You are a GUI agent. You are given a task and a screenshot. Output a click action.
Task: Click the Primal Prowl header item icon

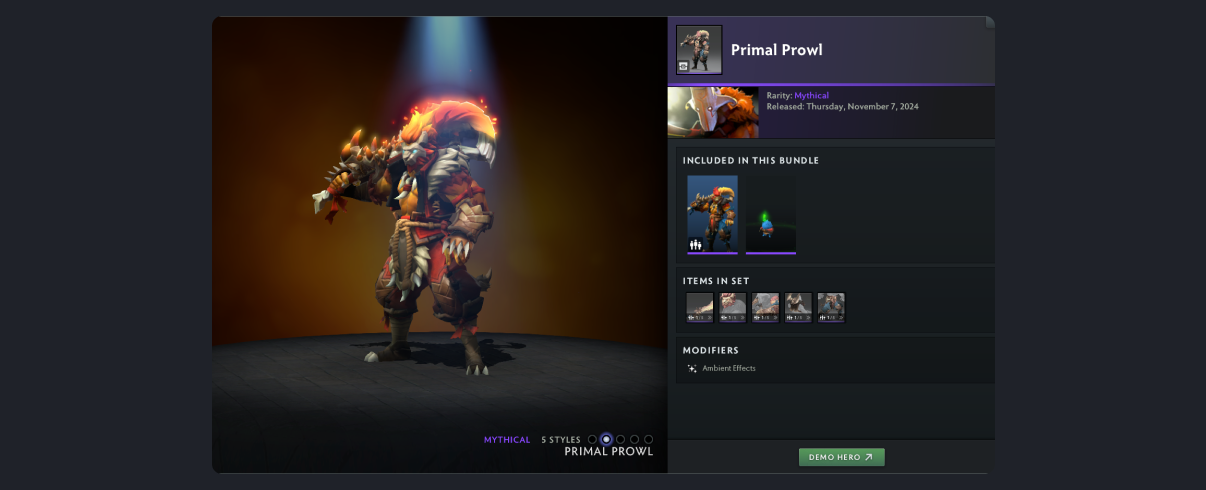point(699,50)
